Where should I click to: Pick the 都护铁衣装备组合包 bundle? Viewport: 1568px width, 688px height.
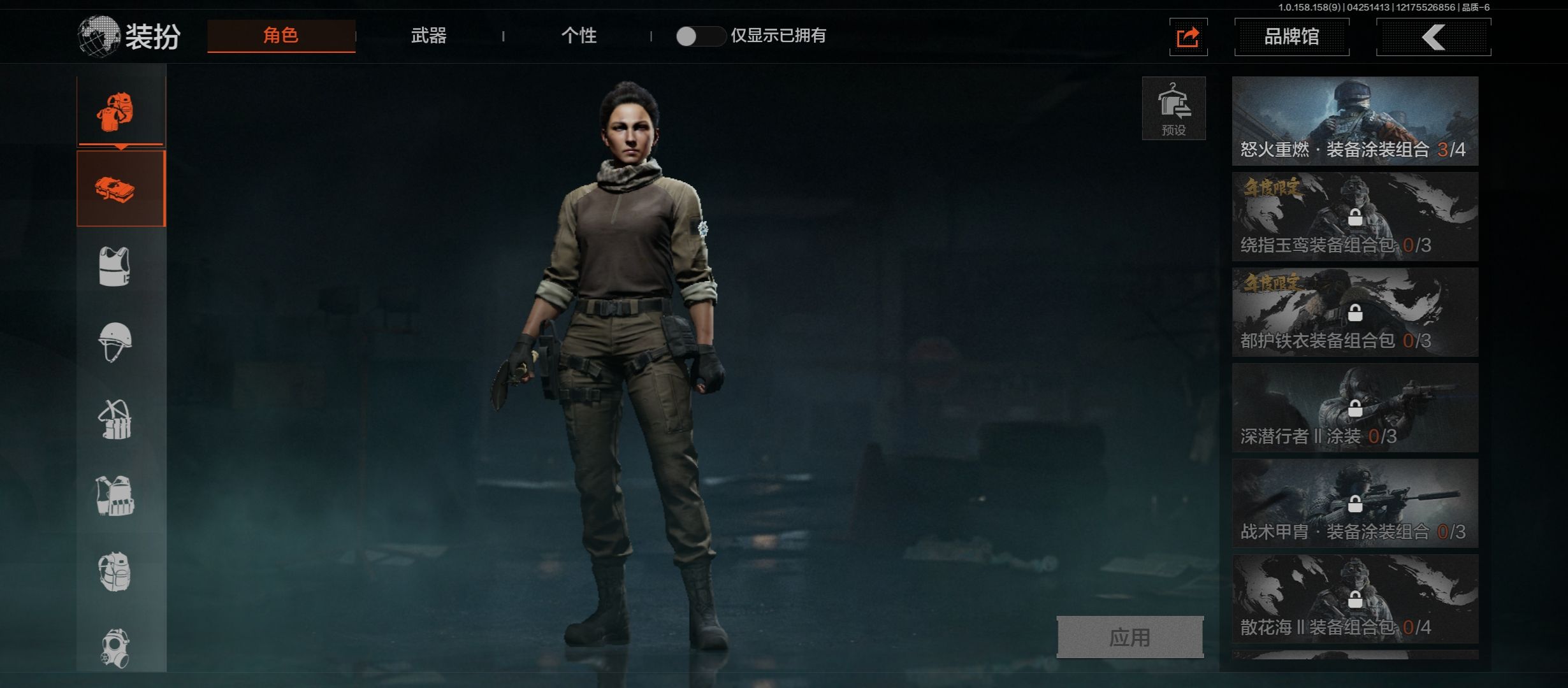click(1354, 312)
